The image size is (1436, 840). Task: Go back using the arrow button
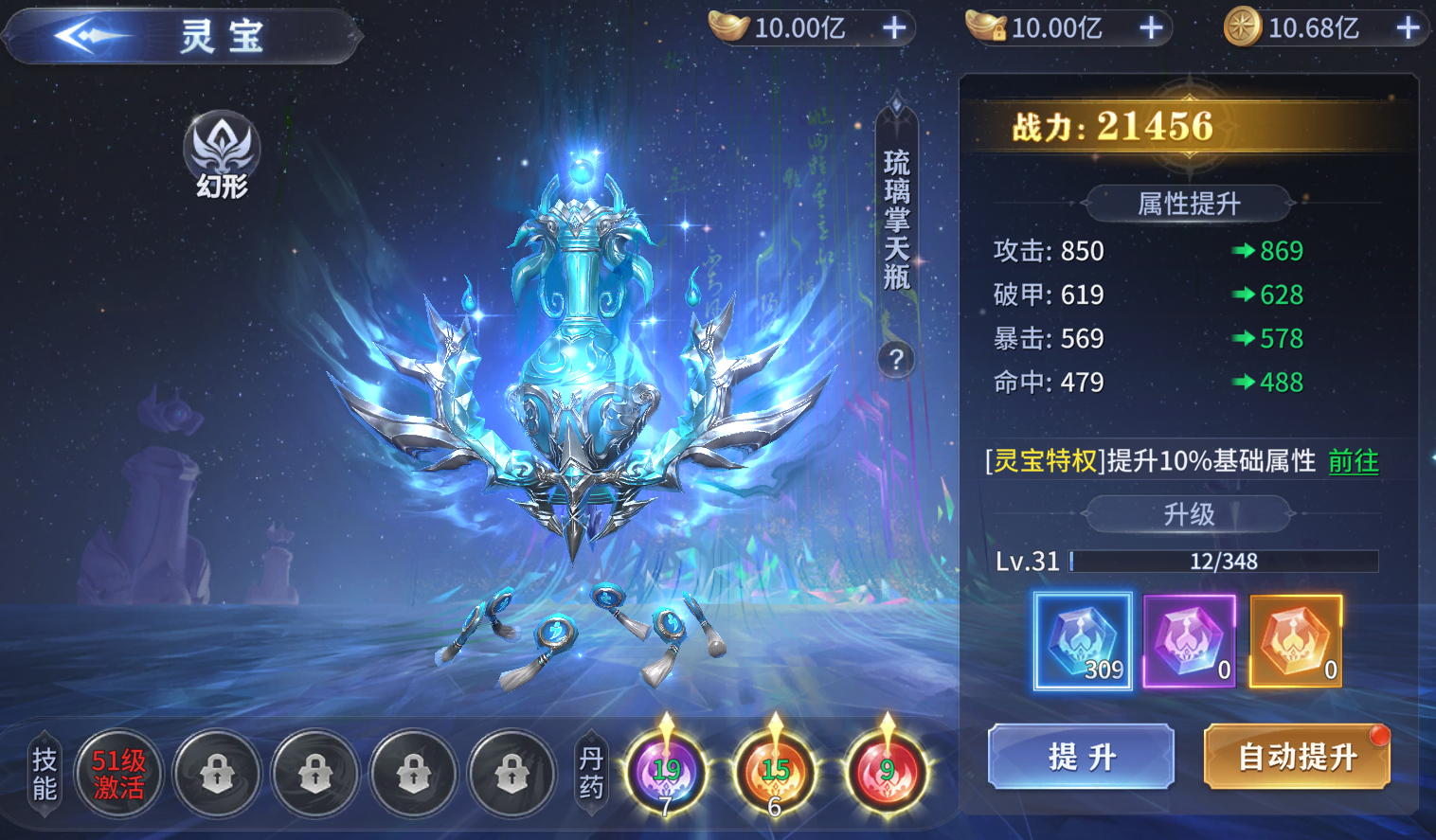pos(87,37)
